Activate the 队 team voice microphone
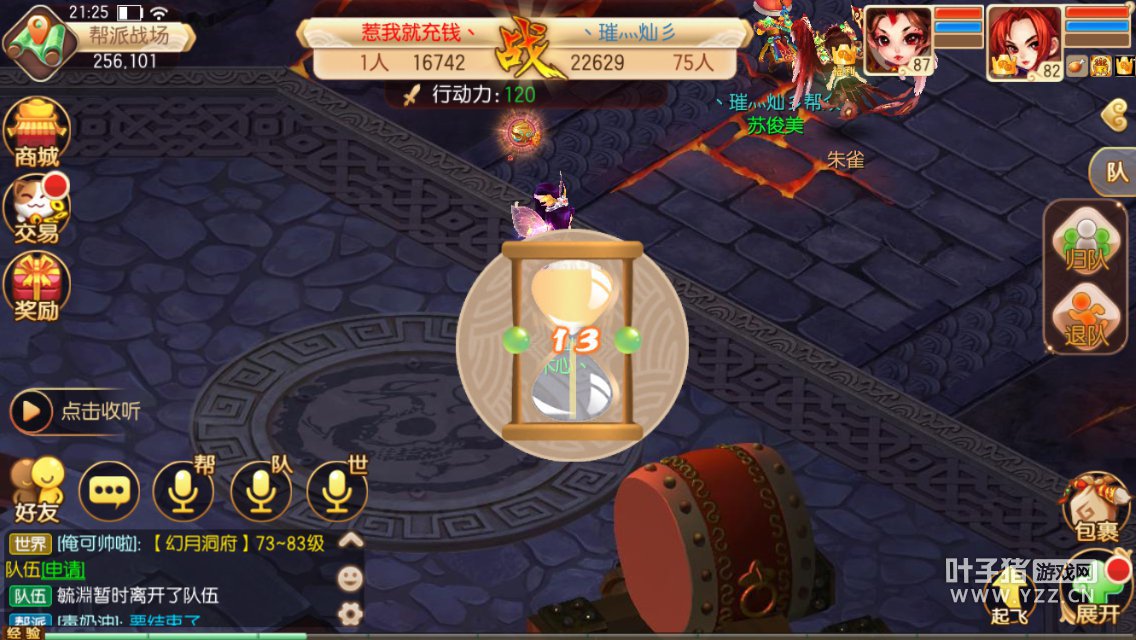Screen dimensions: 1136x640 261,491
